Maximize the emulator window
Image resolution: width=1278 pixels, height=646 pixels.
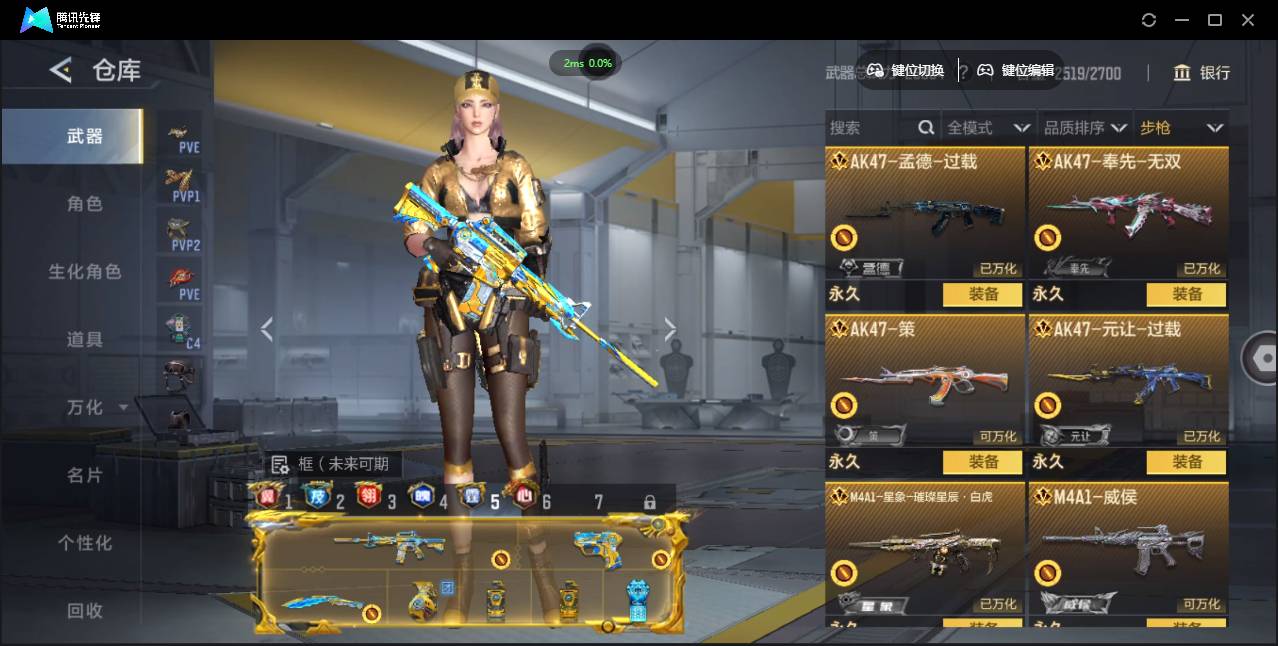click(x=1215, y=20)
